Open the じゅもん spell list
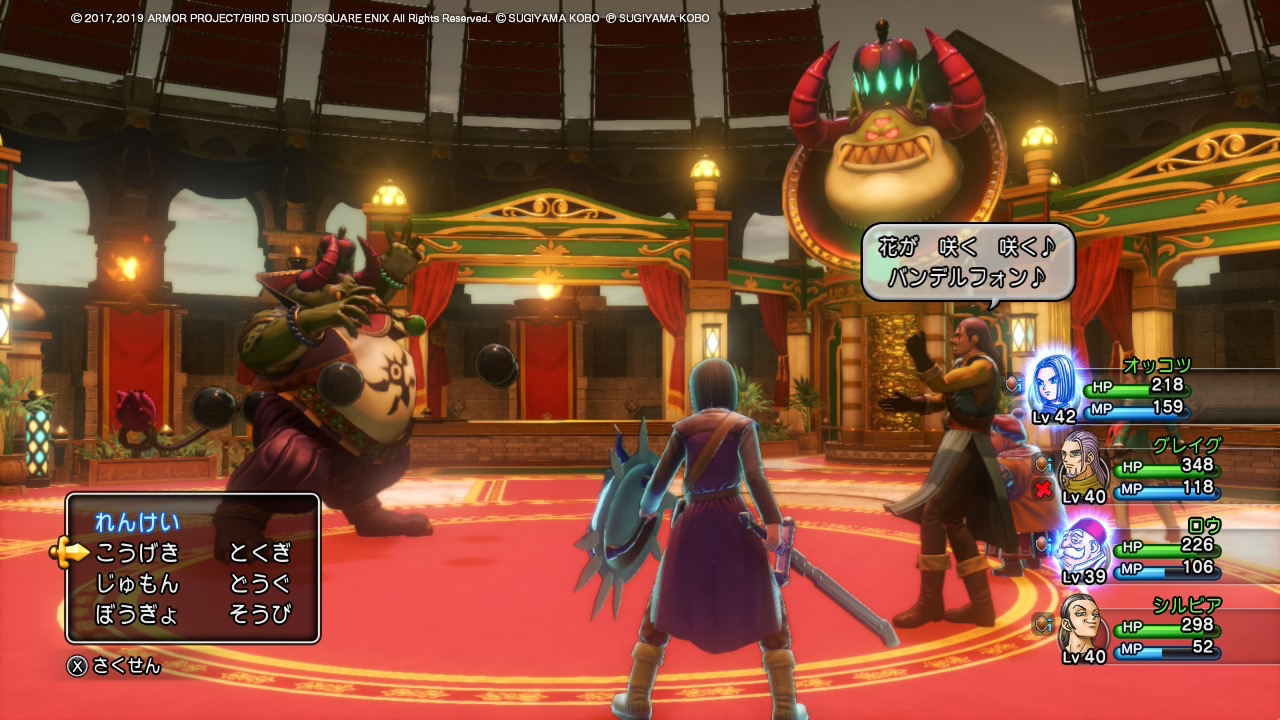This screenshot has height=720, width=1280. [x=137, y=583]
